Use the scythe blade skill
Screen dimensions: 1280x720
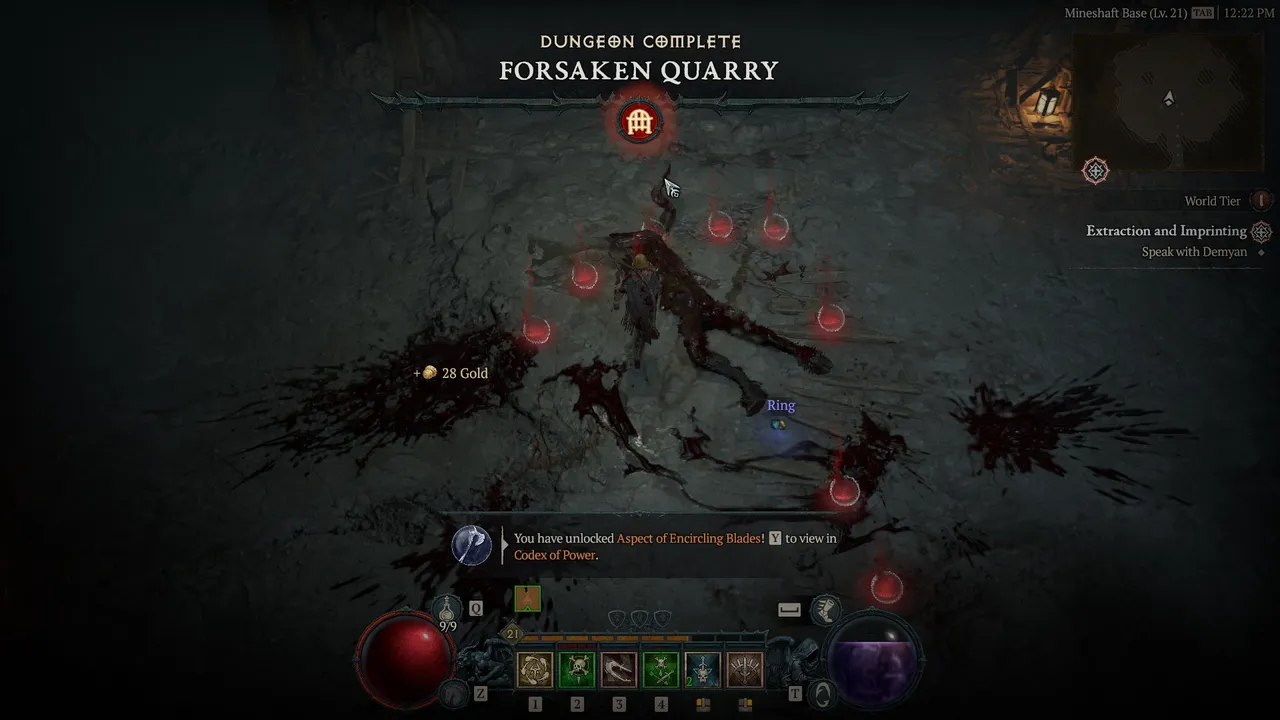(x=619, y=669)
